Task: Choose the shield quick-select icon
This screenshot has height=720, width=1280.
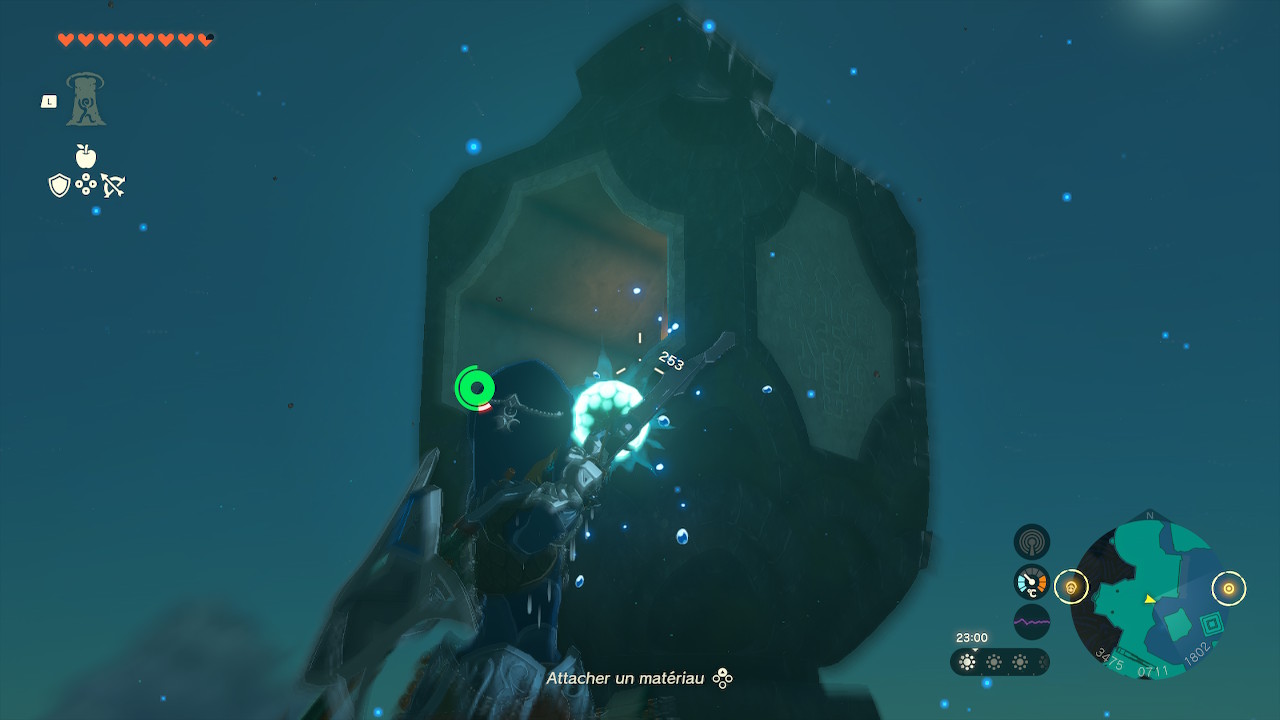Action: [x=59, y=185]
